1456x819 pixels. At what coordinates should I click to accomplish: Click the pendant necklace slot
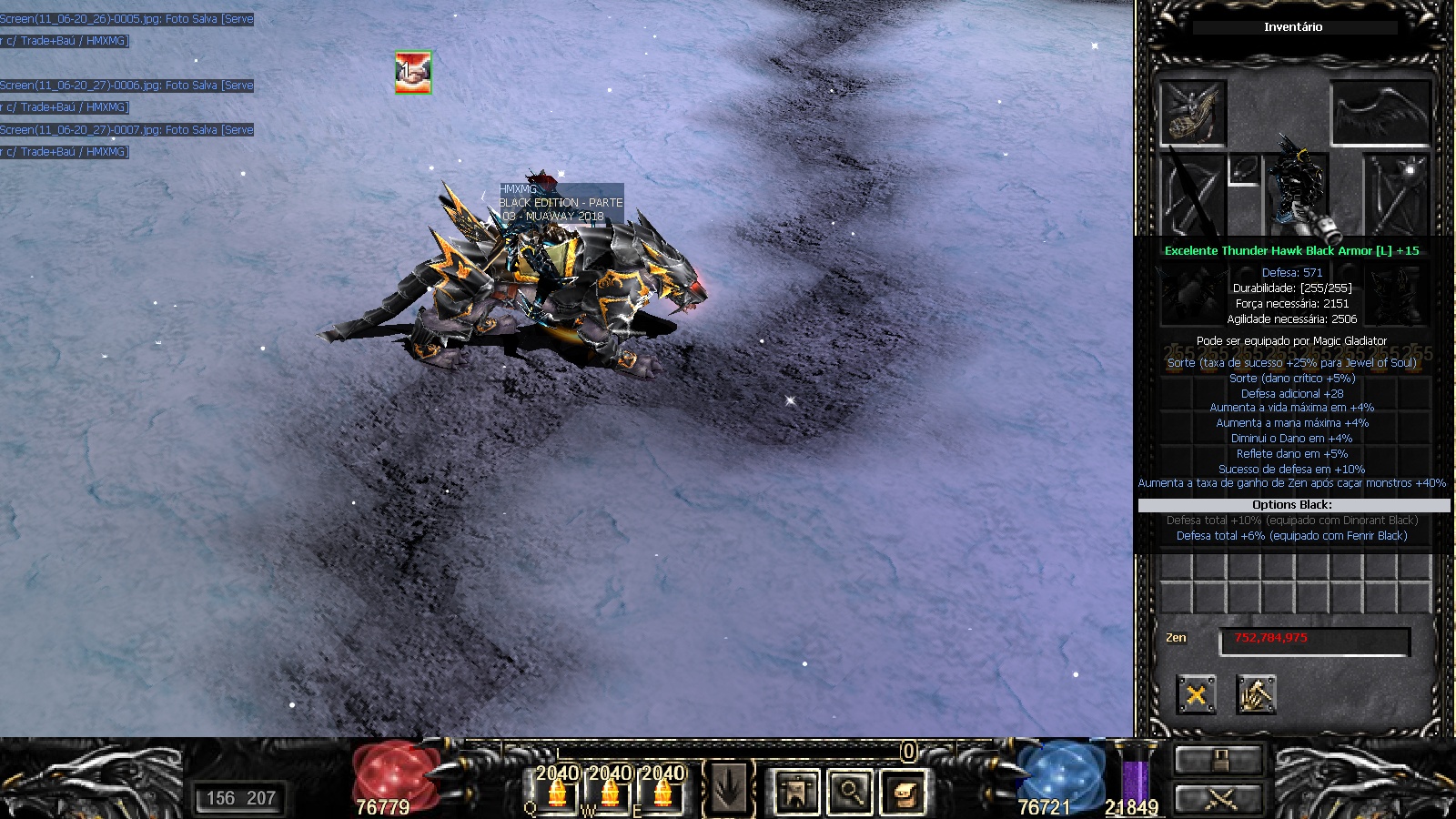click(x=1243, y=170)
